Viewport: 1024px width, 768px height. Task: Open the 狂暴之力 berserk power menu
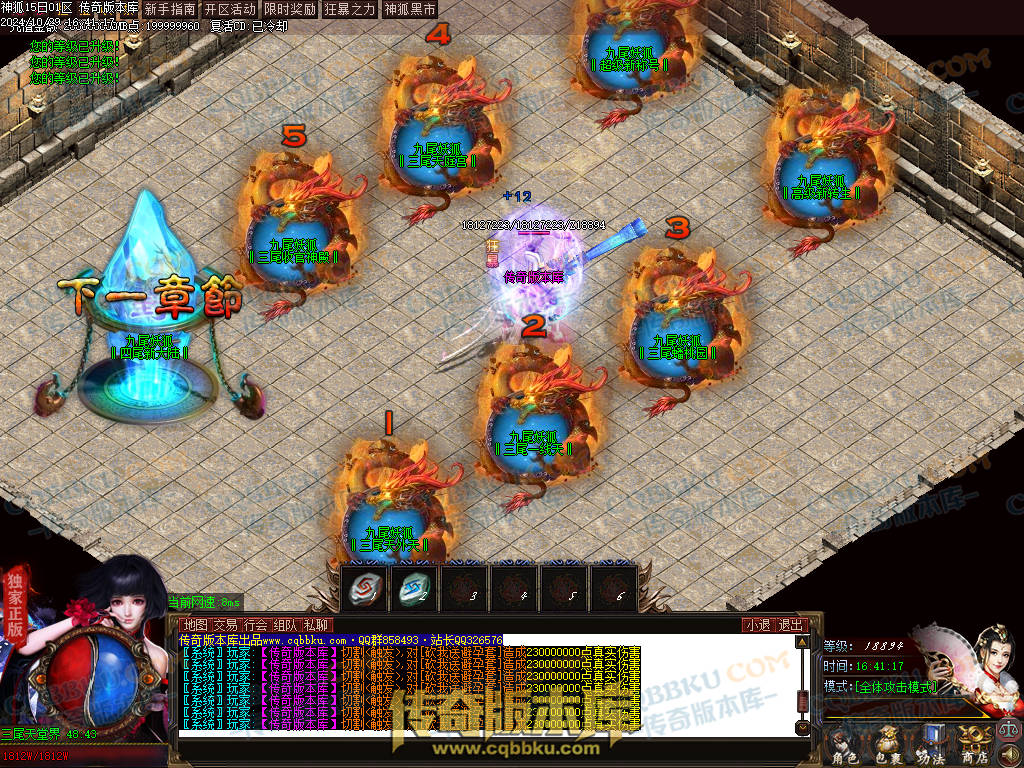(350, 9)
